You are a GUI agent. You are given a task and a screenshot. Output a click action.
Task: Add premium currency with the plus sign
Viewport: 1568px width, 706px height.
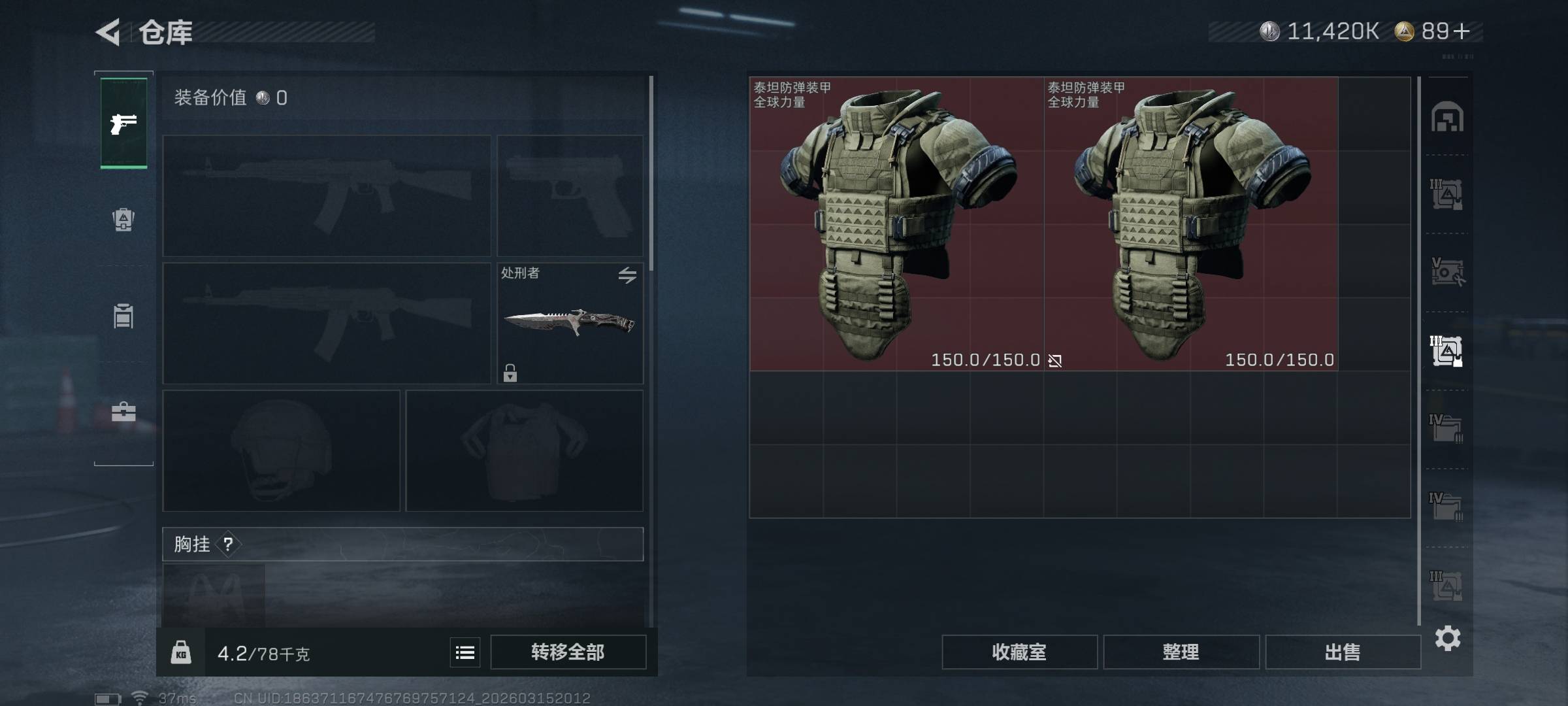(x=1462, y=31)
